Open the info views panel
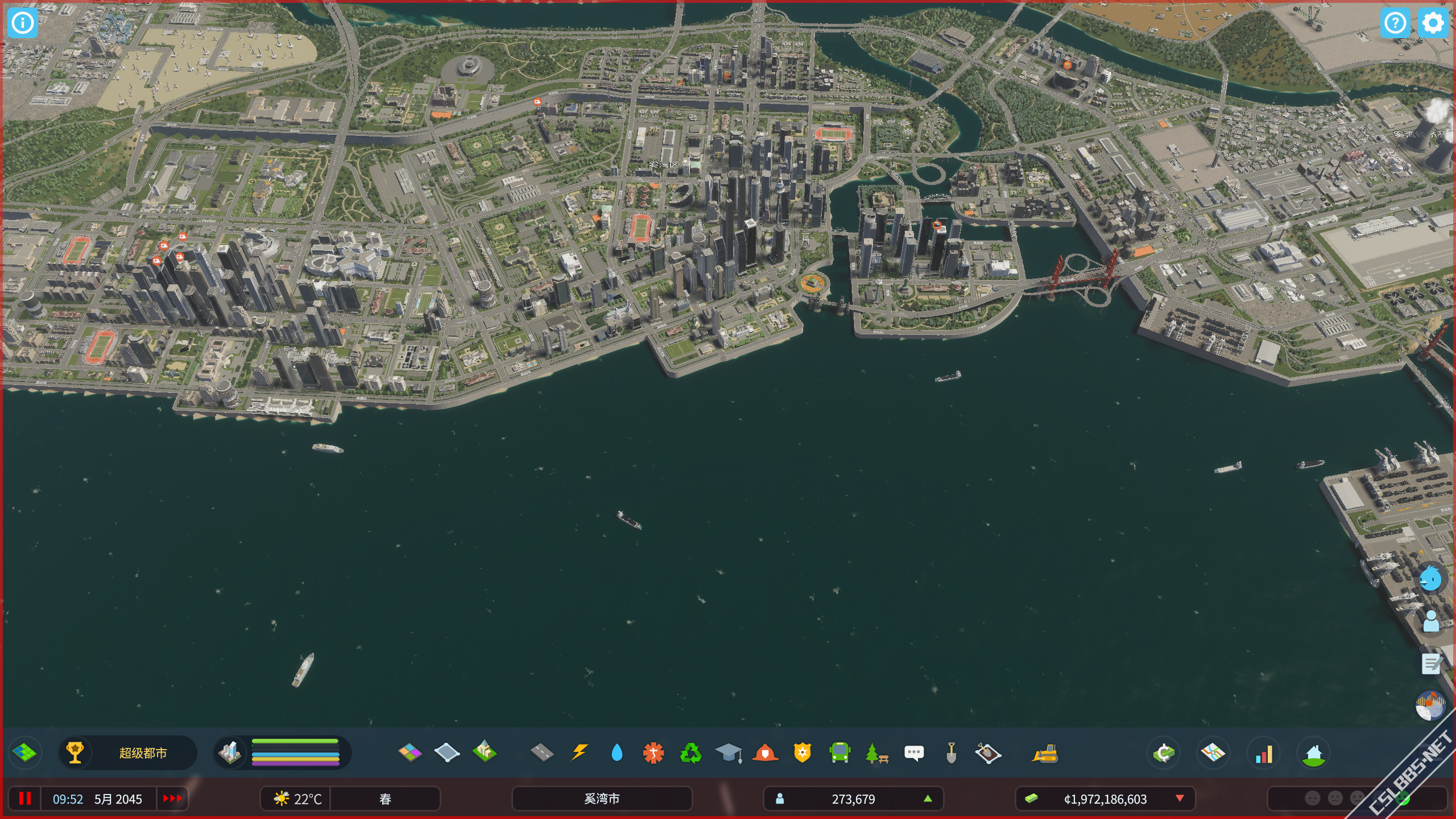This screenshot has width=1456, height=819. click(23, 23)
